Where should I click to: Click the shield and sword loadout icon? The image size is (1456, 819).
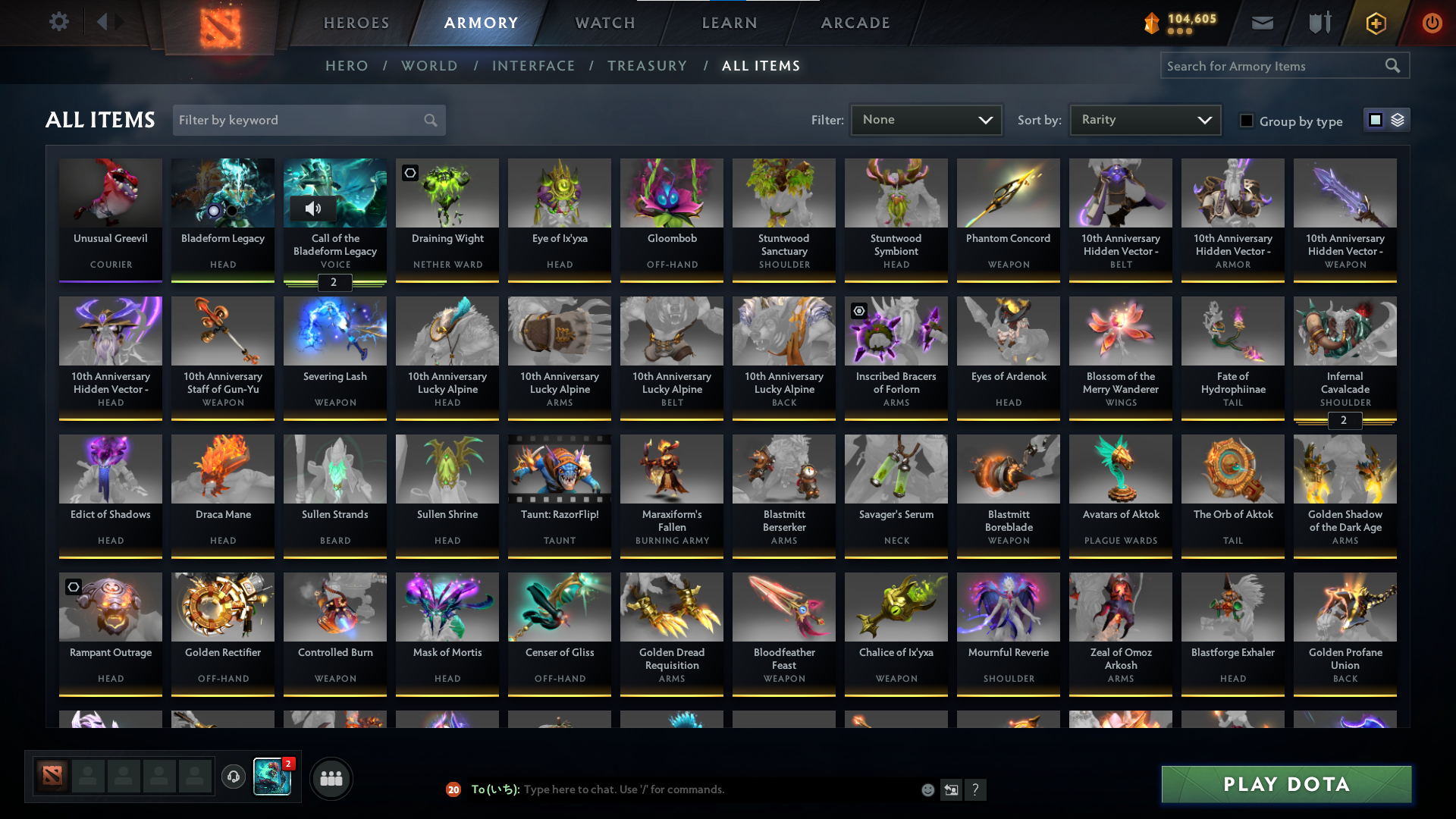(1319, 23)
